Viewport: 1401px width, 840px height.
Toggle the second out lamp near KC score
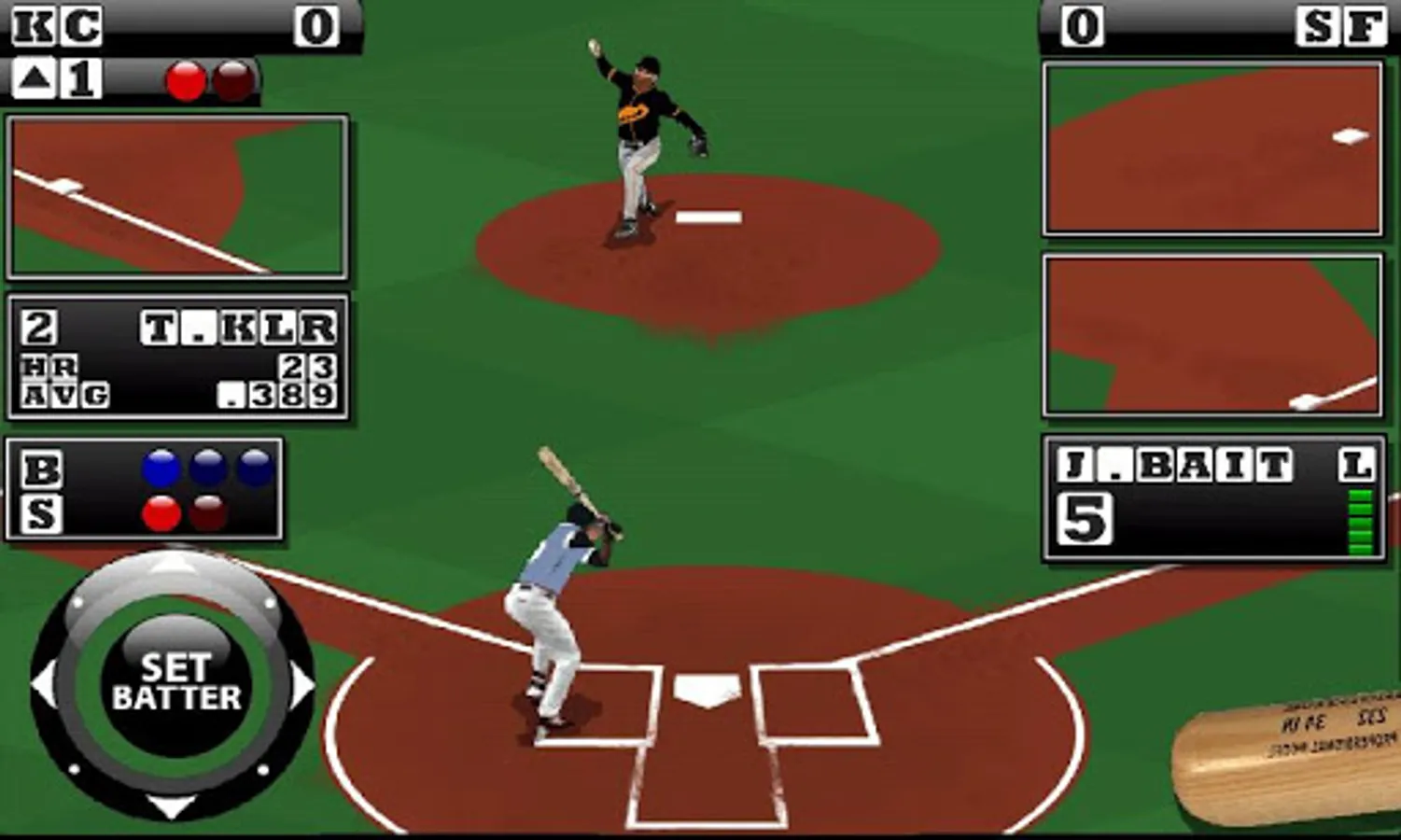232,81
